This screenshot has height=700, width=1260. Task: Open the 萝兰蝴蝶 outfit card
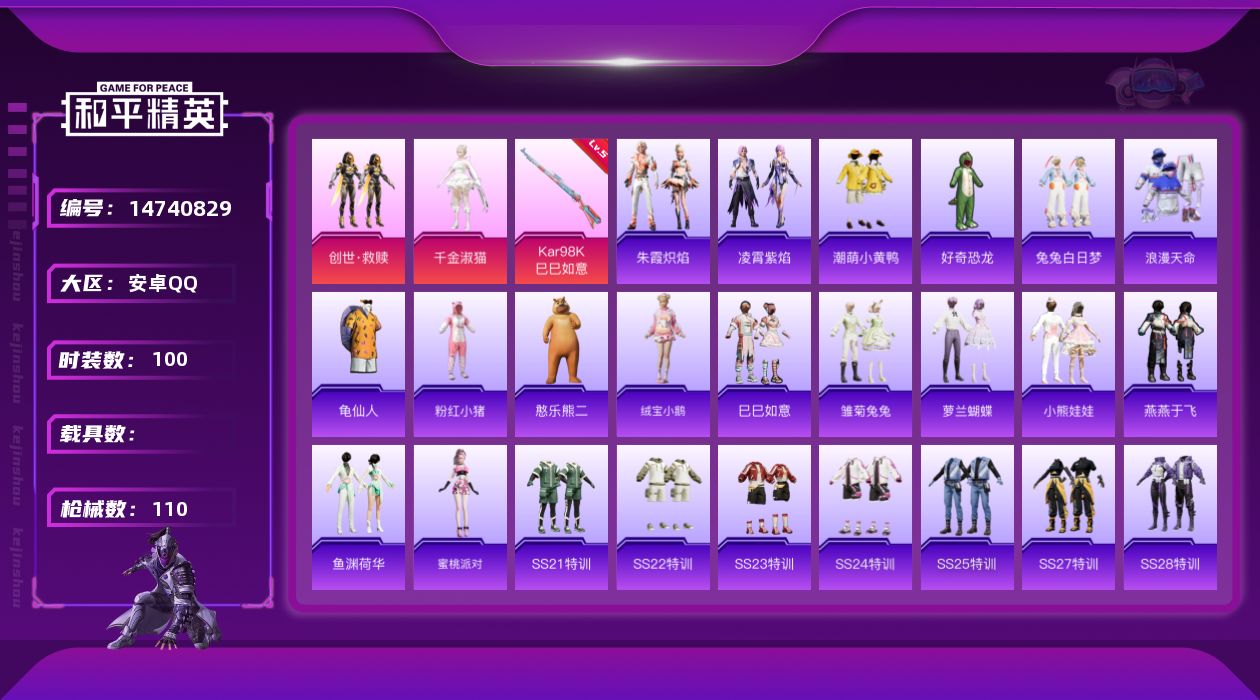(967, 364)
